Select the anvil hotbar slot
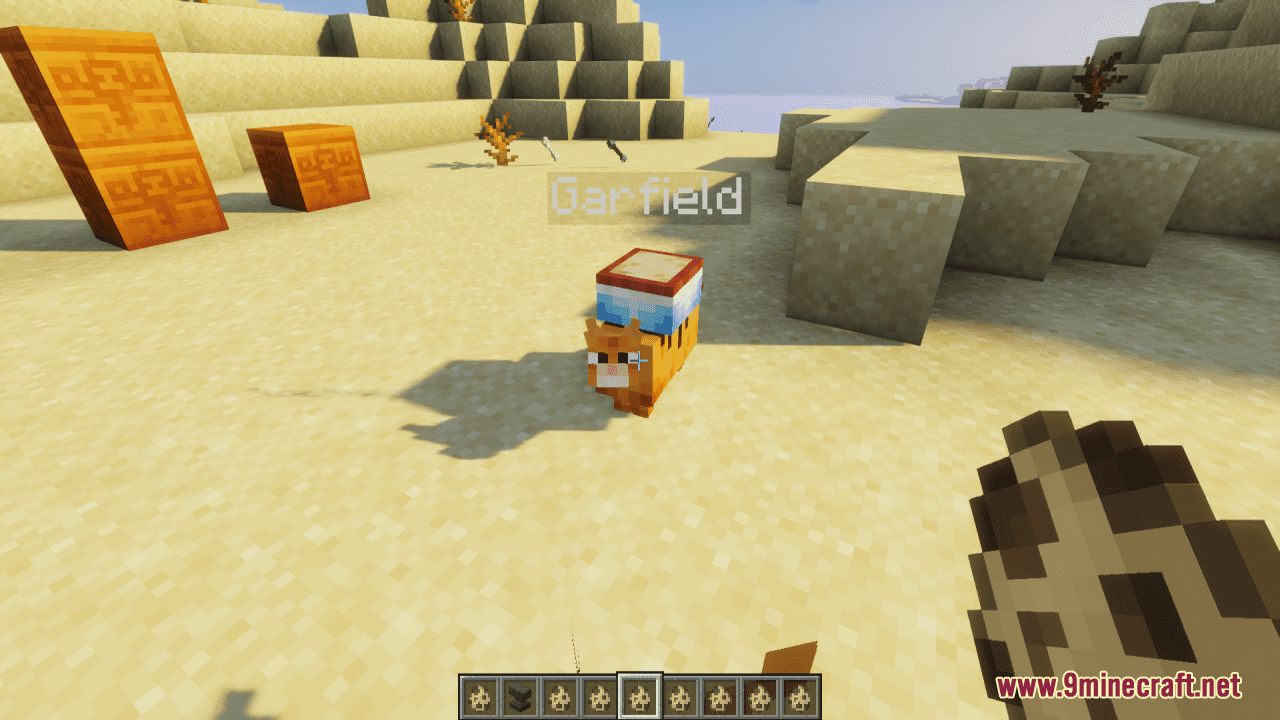The width and height of the screenshot is (1280, 720). [x=519, y=696]
